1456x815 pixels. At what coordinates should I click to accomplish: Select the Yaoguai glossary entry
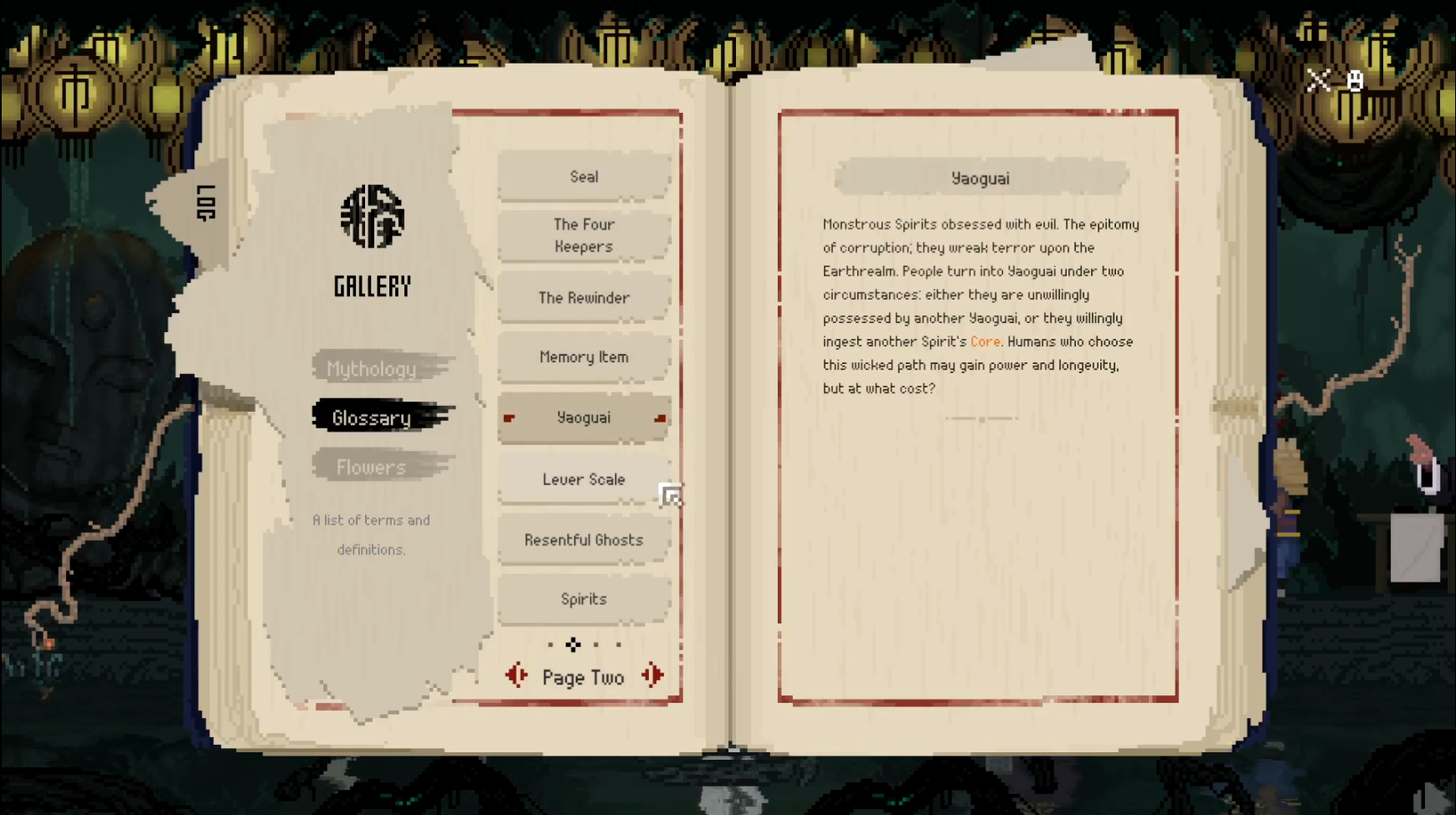(584, 418)
